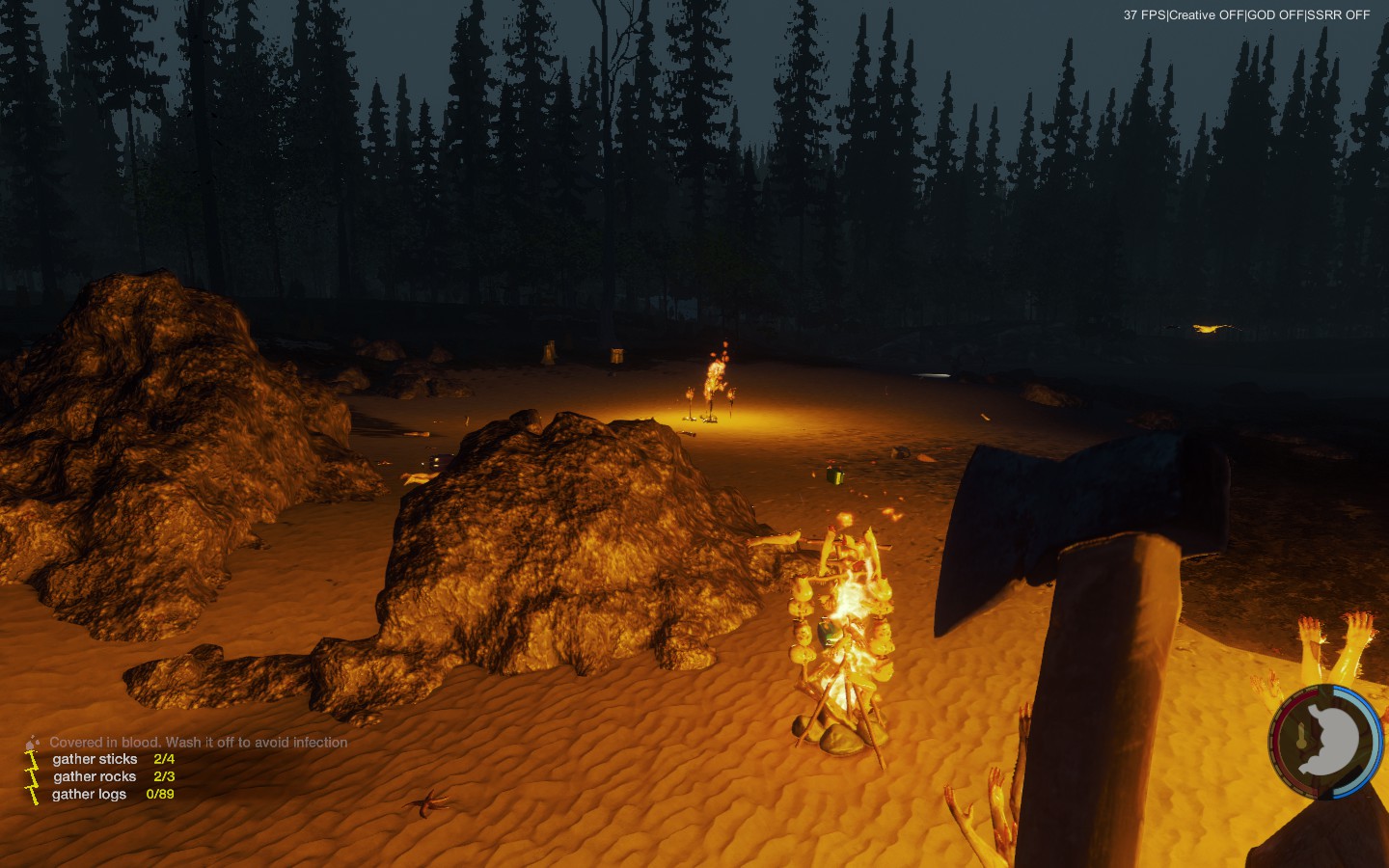
Task: Click the circular survival stats gauge
Action: click(x=1326, y=742)
